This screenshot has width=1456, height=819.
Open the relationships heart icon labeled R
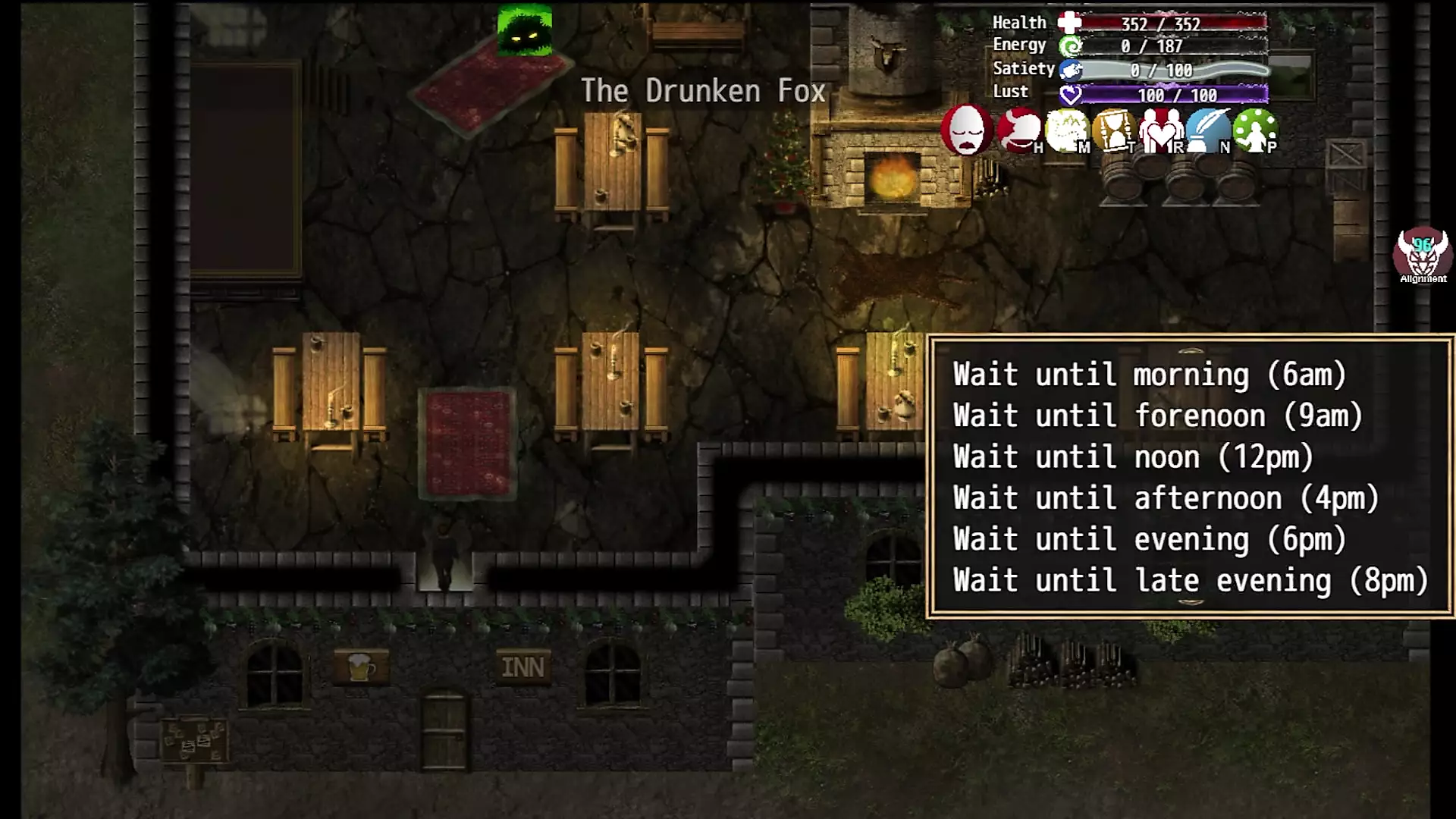coord(1160,130)
